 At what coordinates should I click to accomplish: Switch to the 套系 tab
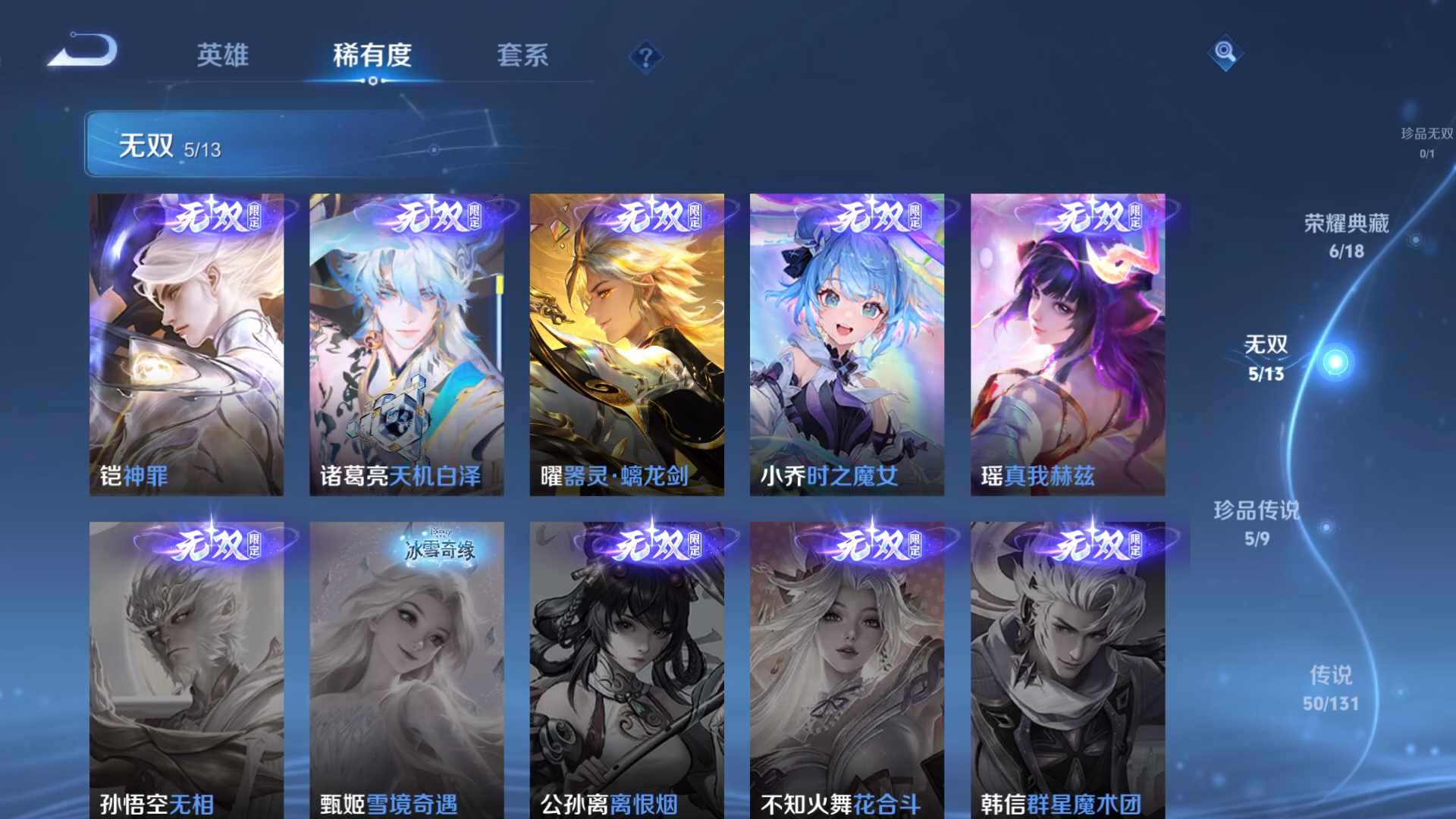click(x=525, y=55)
